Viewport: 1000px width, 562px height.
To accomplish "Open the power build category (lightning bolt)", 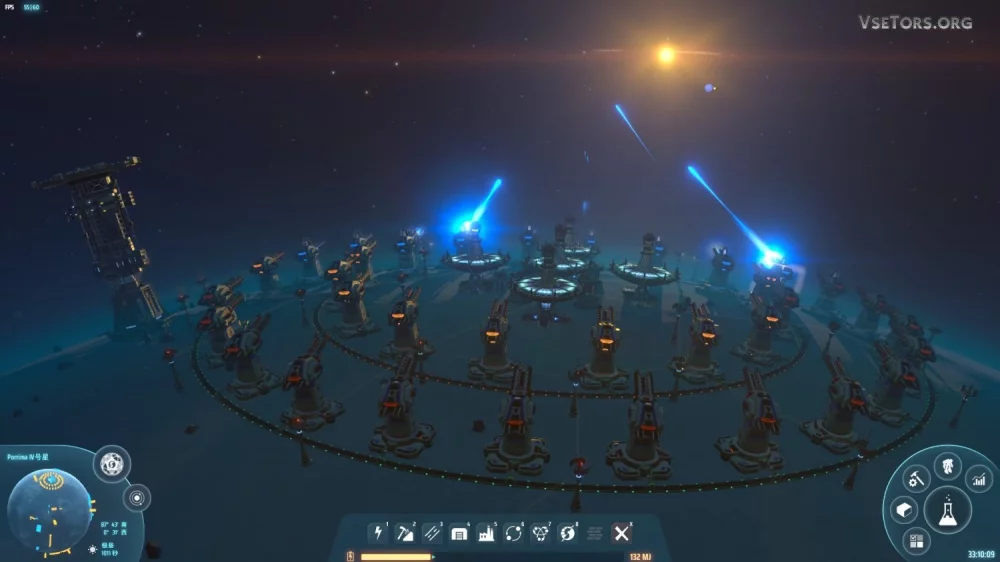I will coord(378,533).
